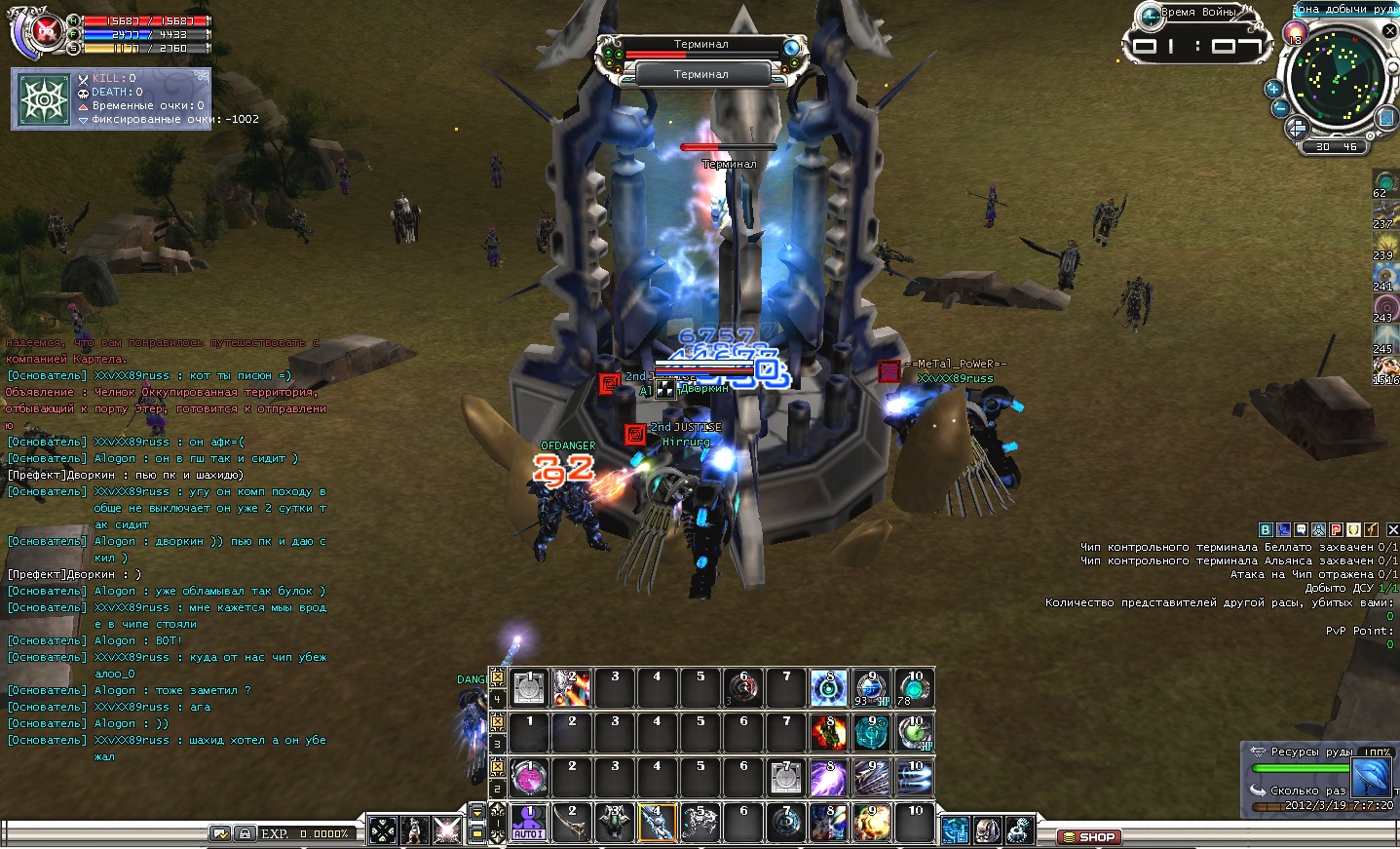This screenshot has width=1400, height=849.
Task: Use the pink orb potion slot
Action: (529, 778)
